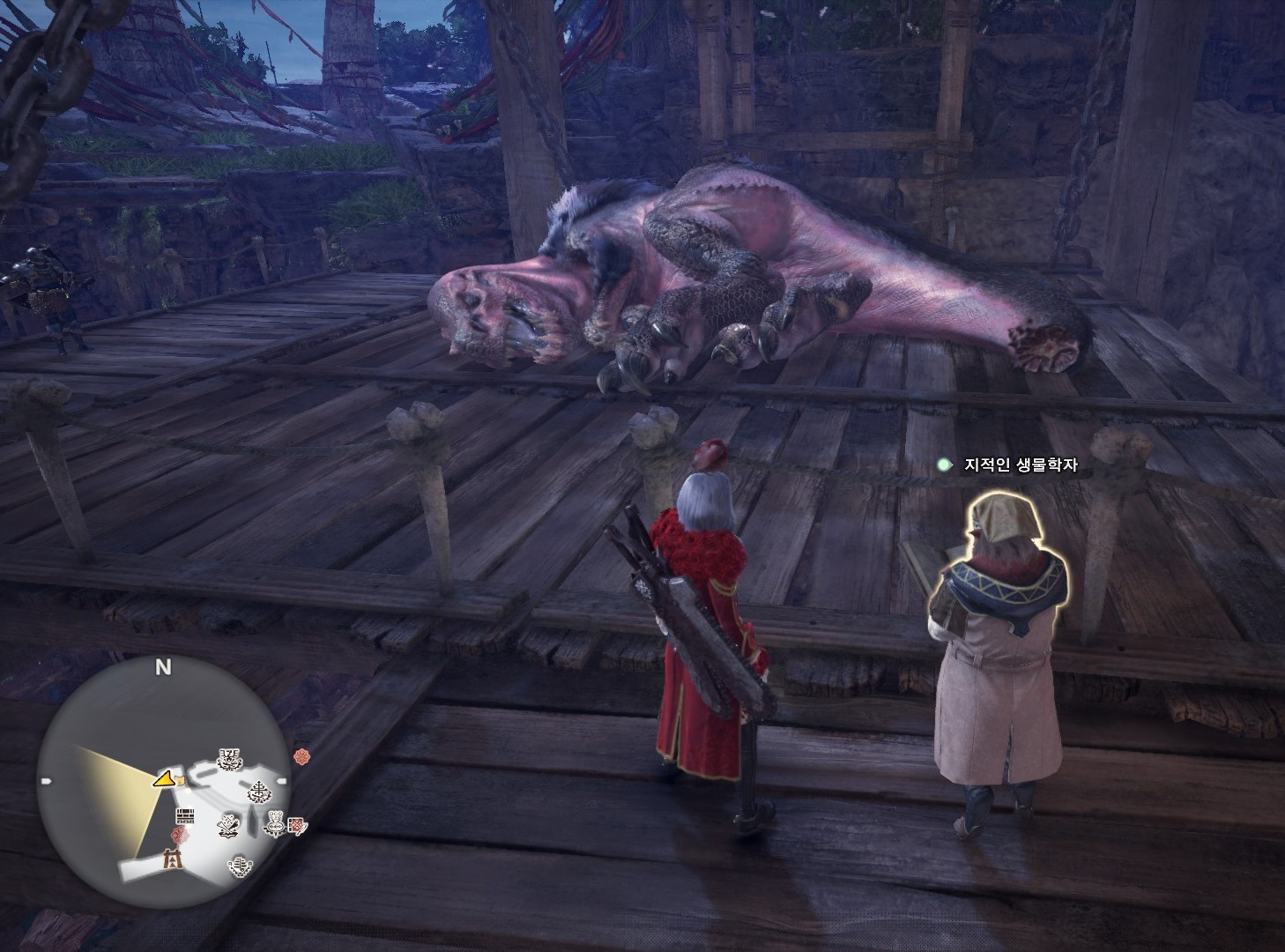Select the 지적인 생물학자 NPC name label
The image size is (1285, 952).
pos(1020,465)
